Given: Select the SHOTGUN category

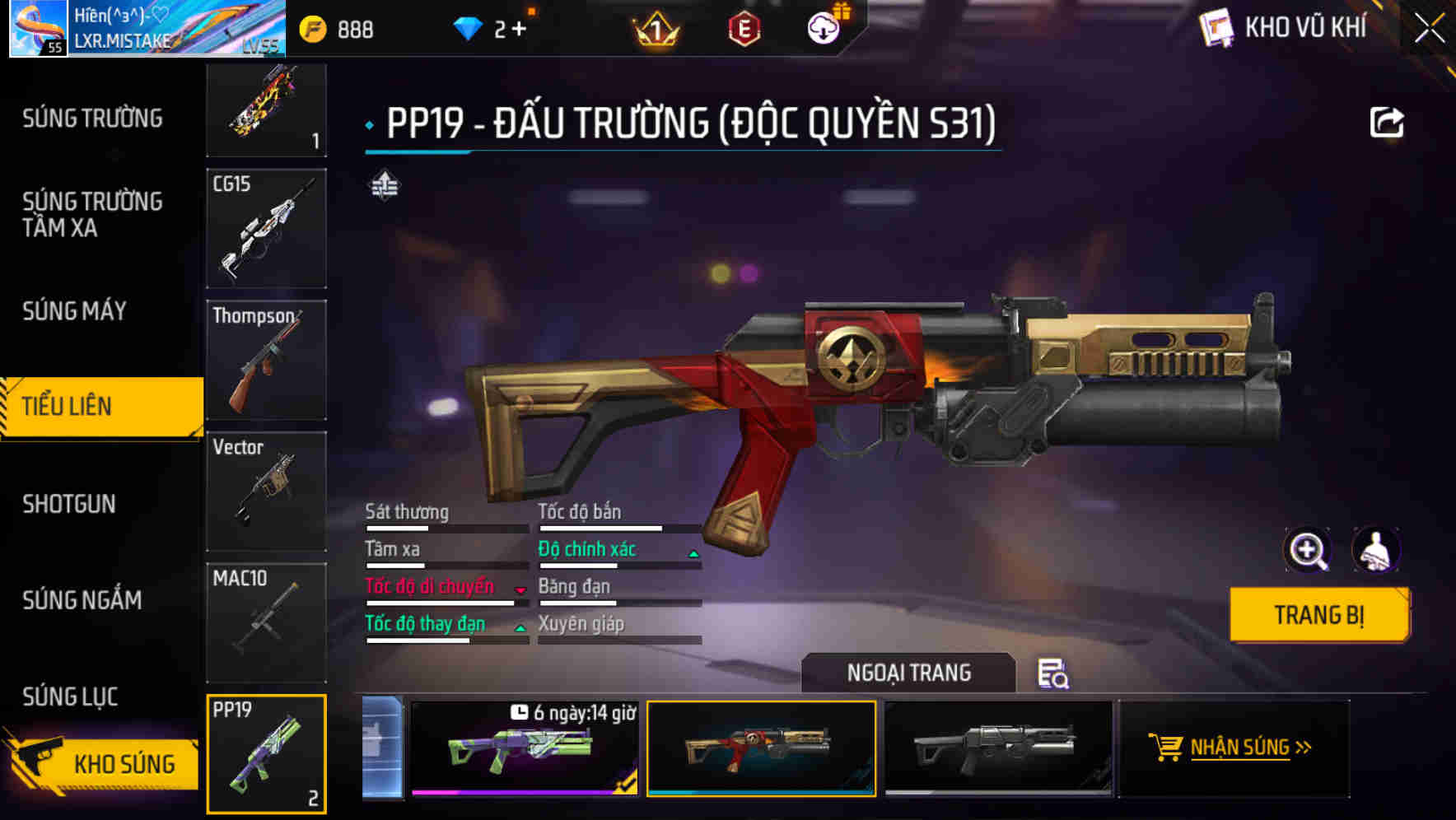Looking at the screenshot, I should pyautogui.click(x=70, y=504).
